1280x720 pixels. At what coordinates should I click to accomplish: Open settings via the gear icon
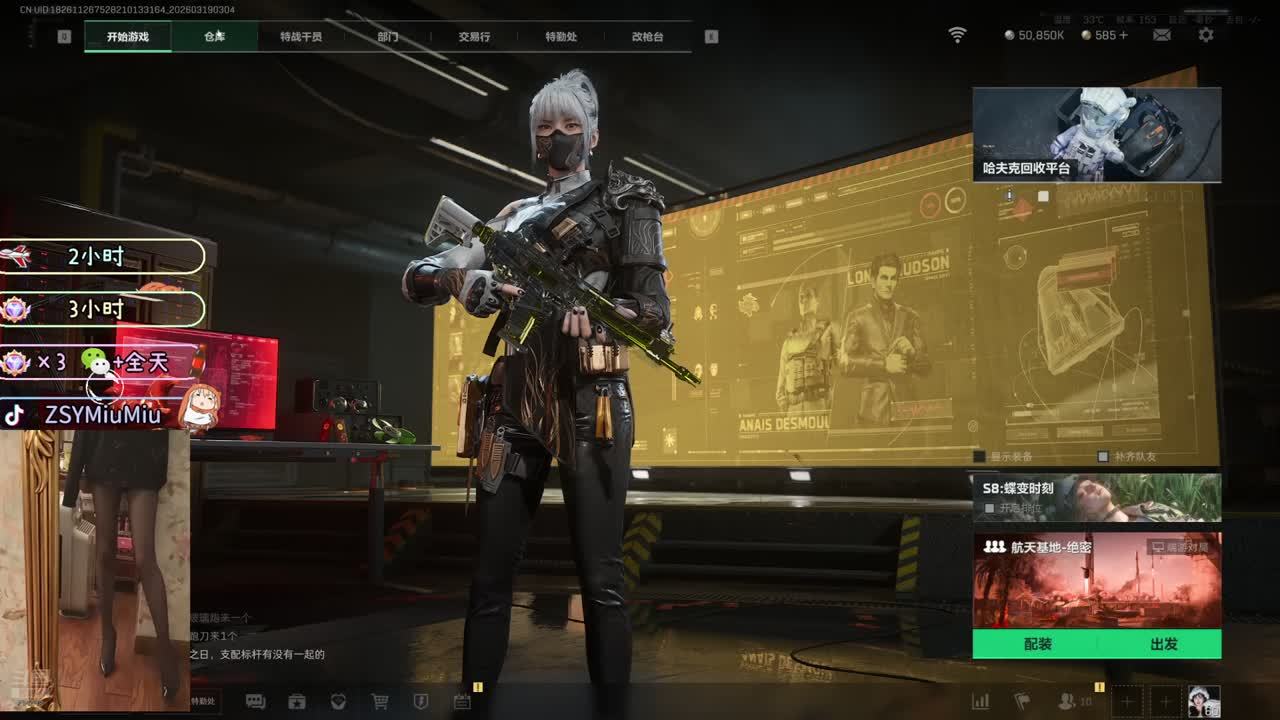(x=1206, y=35)
